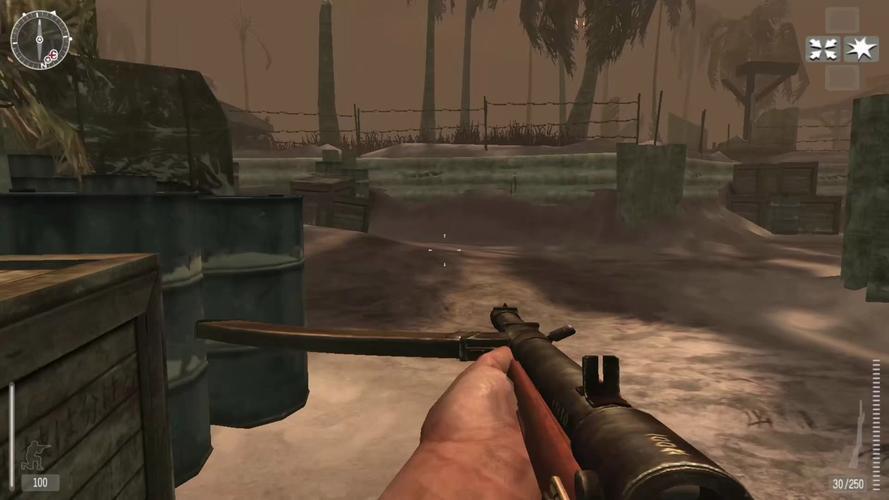889x500 pixels.
Task: Click the crouching soldier stance icon
Action: pos(39,454)
